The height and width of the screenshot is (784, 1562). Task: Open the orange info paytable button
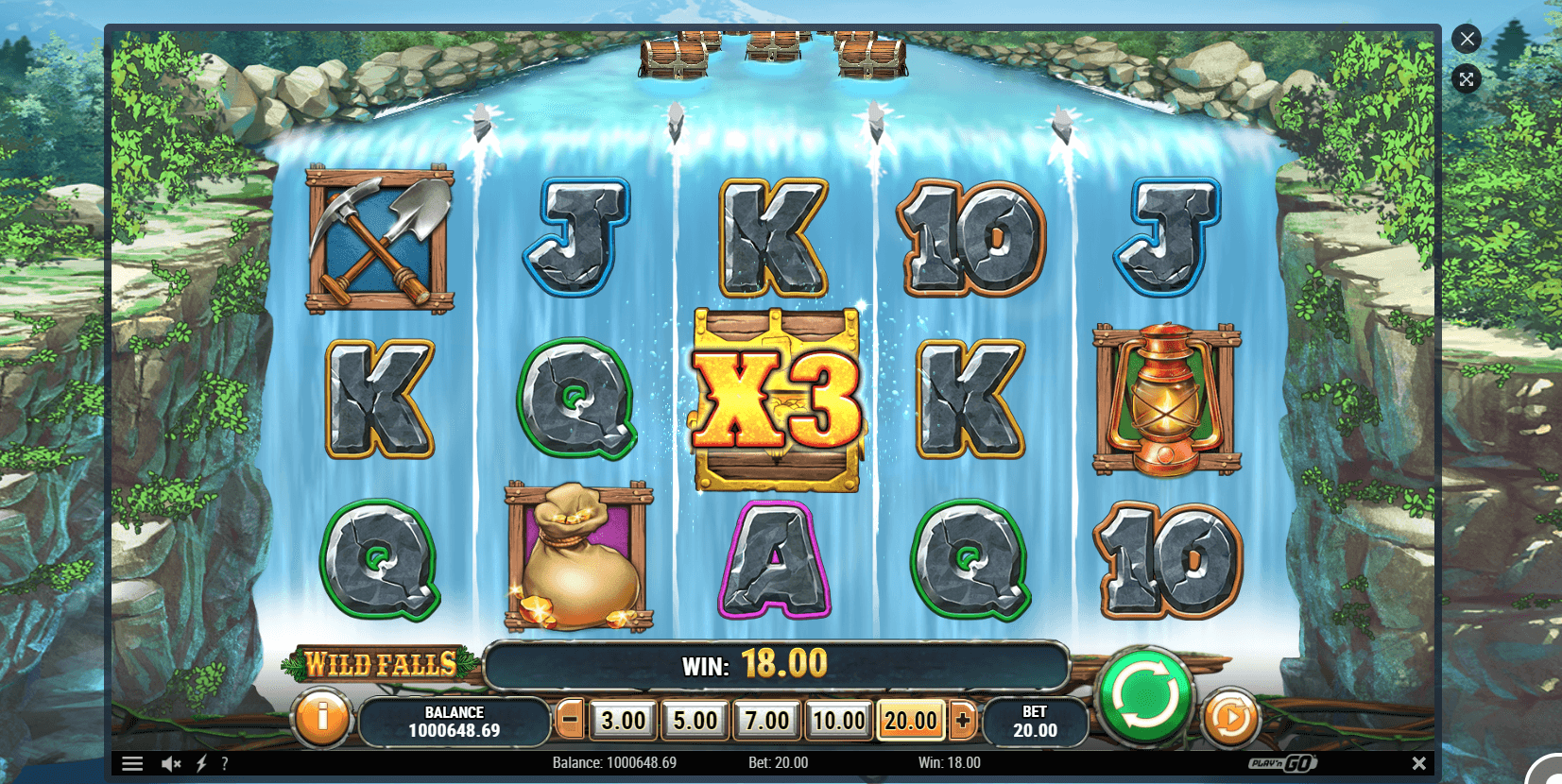[321, 718]
